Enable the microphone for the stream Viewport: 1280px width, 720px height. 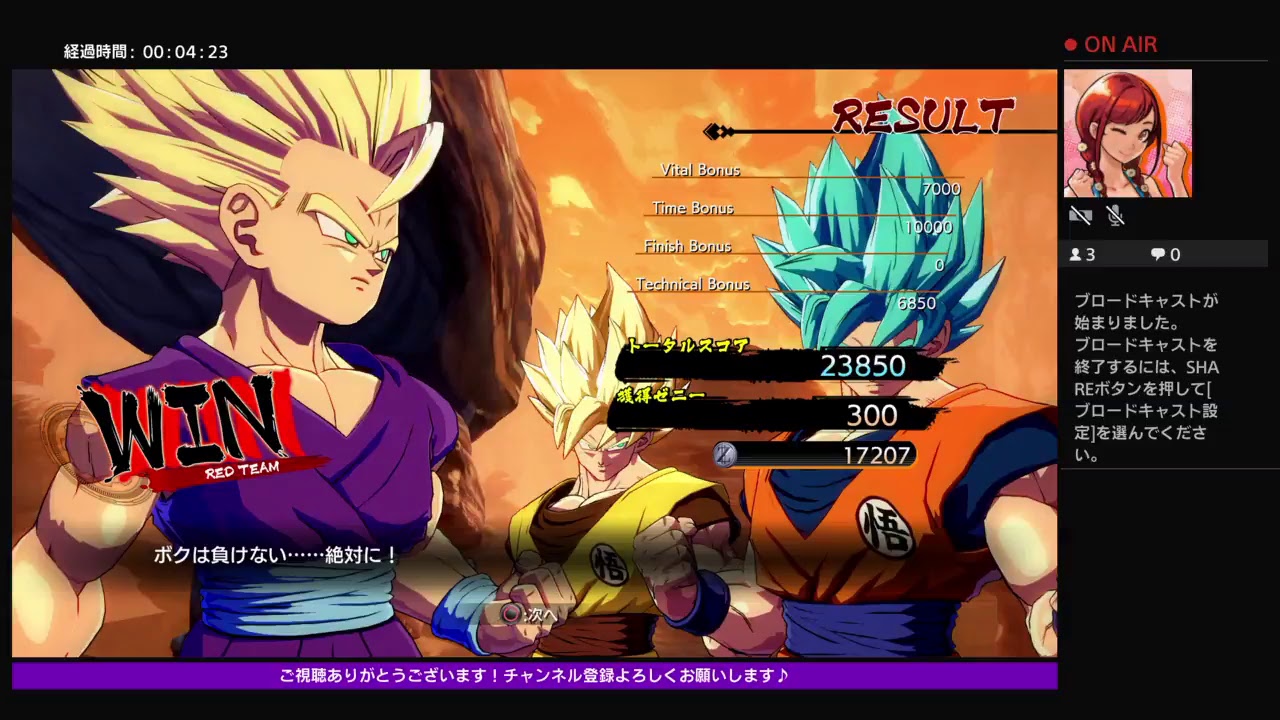pyautogui.click(x=1113, y=215)
